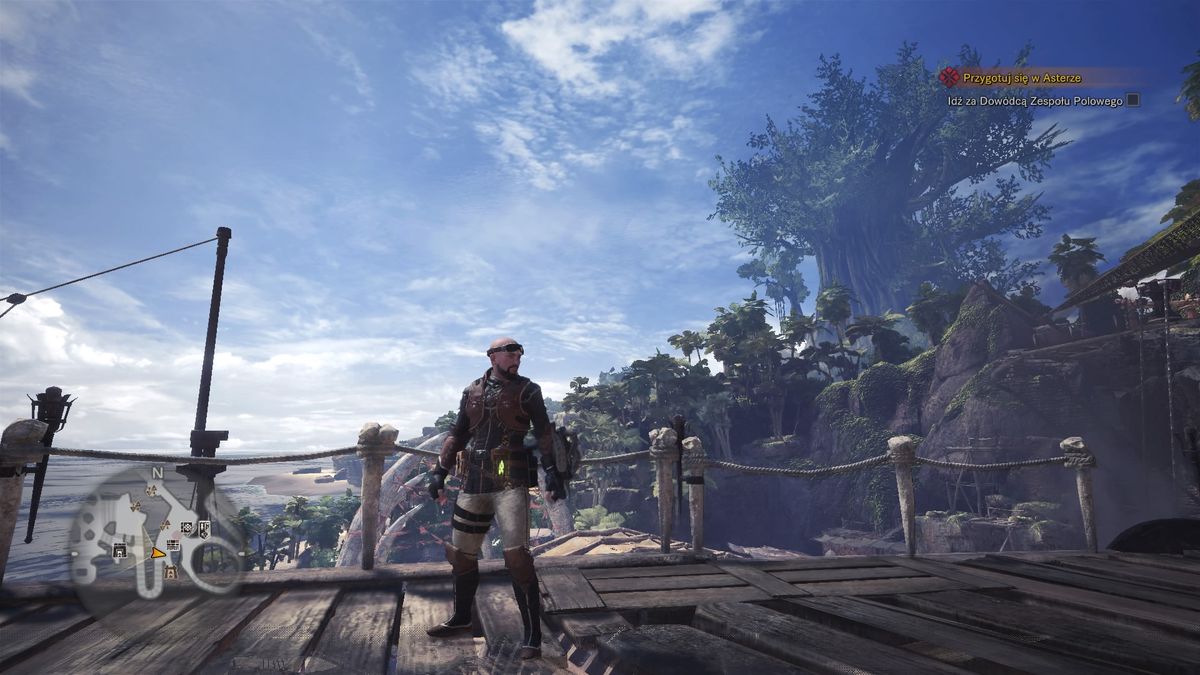This screenshot has height=675, width=1200.
Task: Select the shield-shaped marker on the minimap
Action: click(204, 528)
